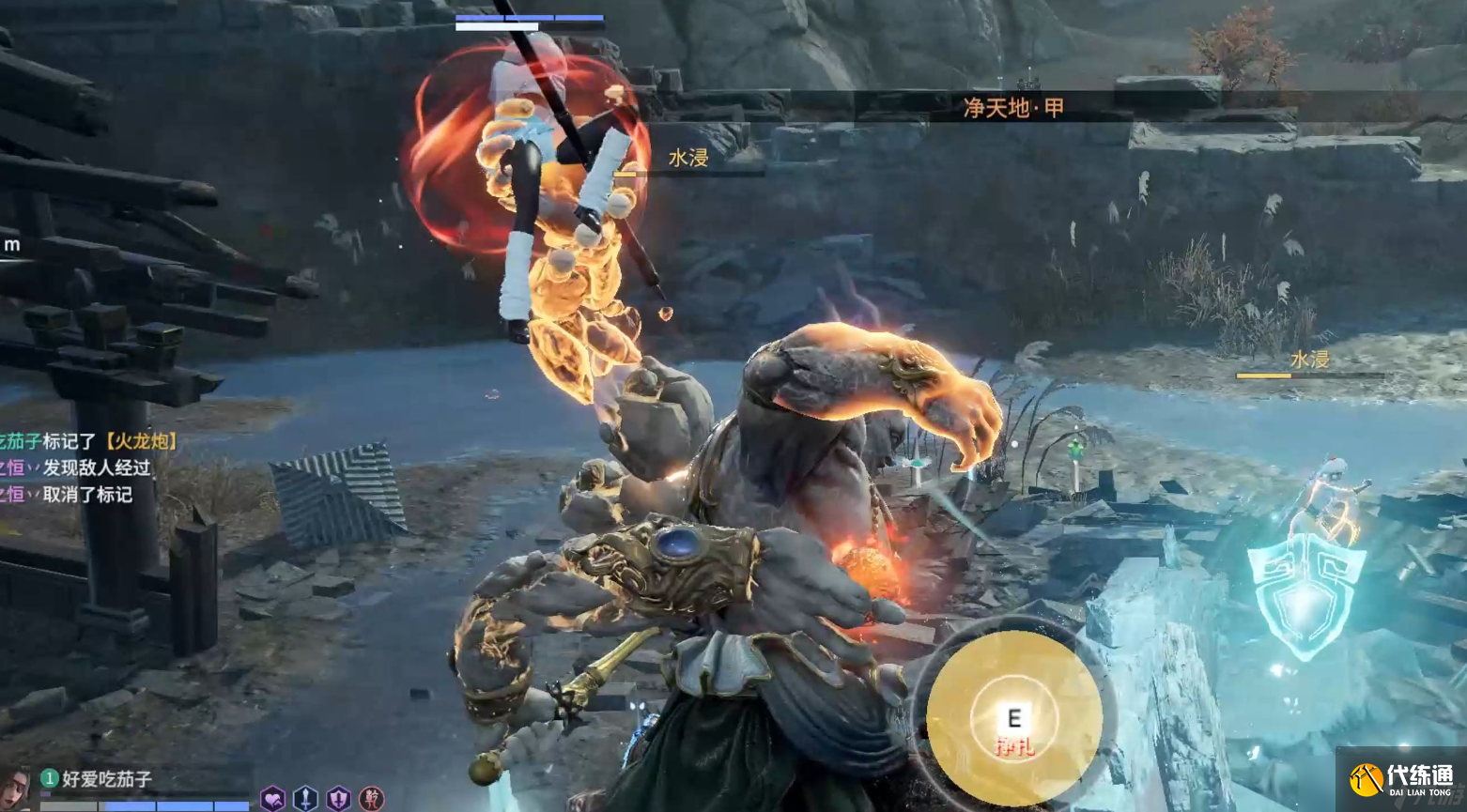Viewport: 1467px width, 812px height.
Task: Inspect the purple heart buff icon
Action: point(272,799)
